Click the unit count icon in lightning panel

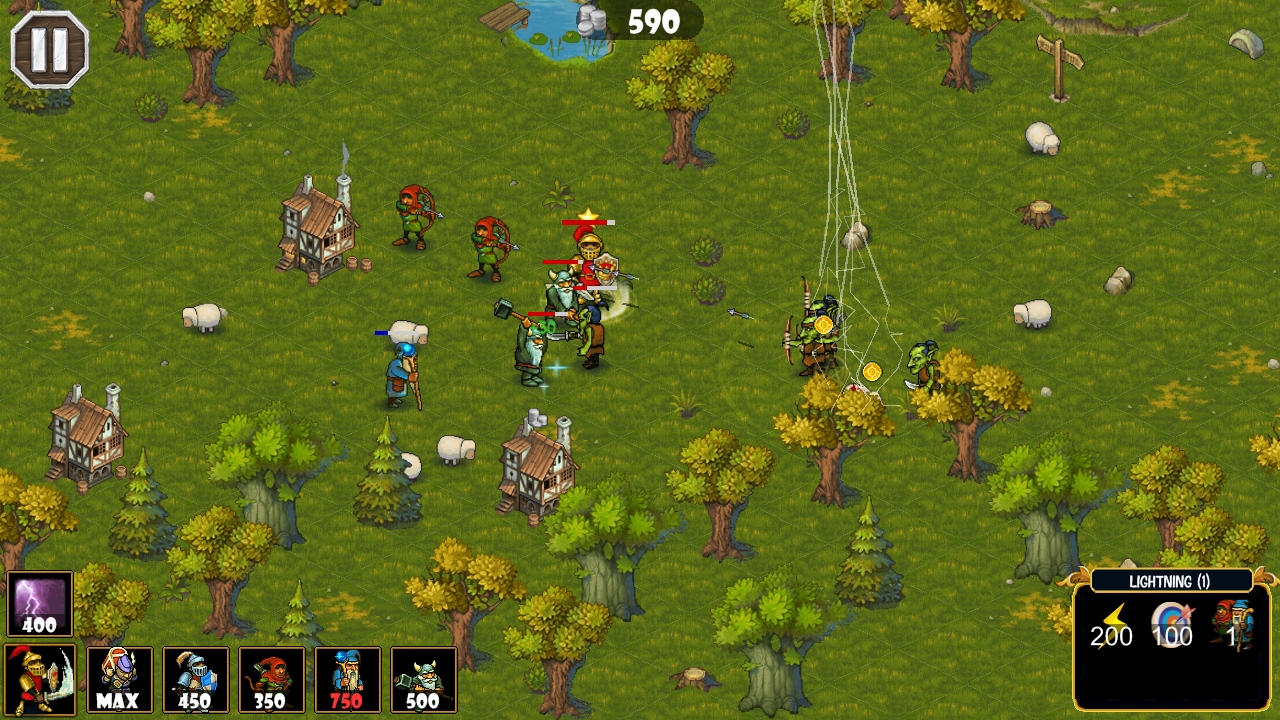[x=1232, y=627]
